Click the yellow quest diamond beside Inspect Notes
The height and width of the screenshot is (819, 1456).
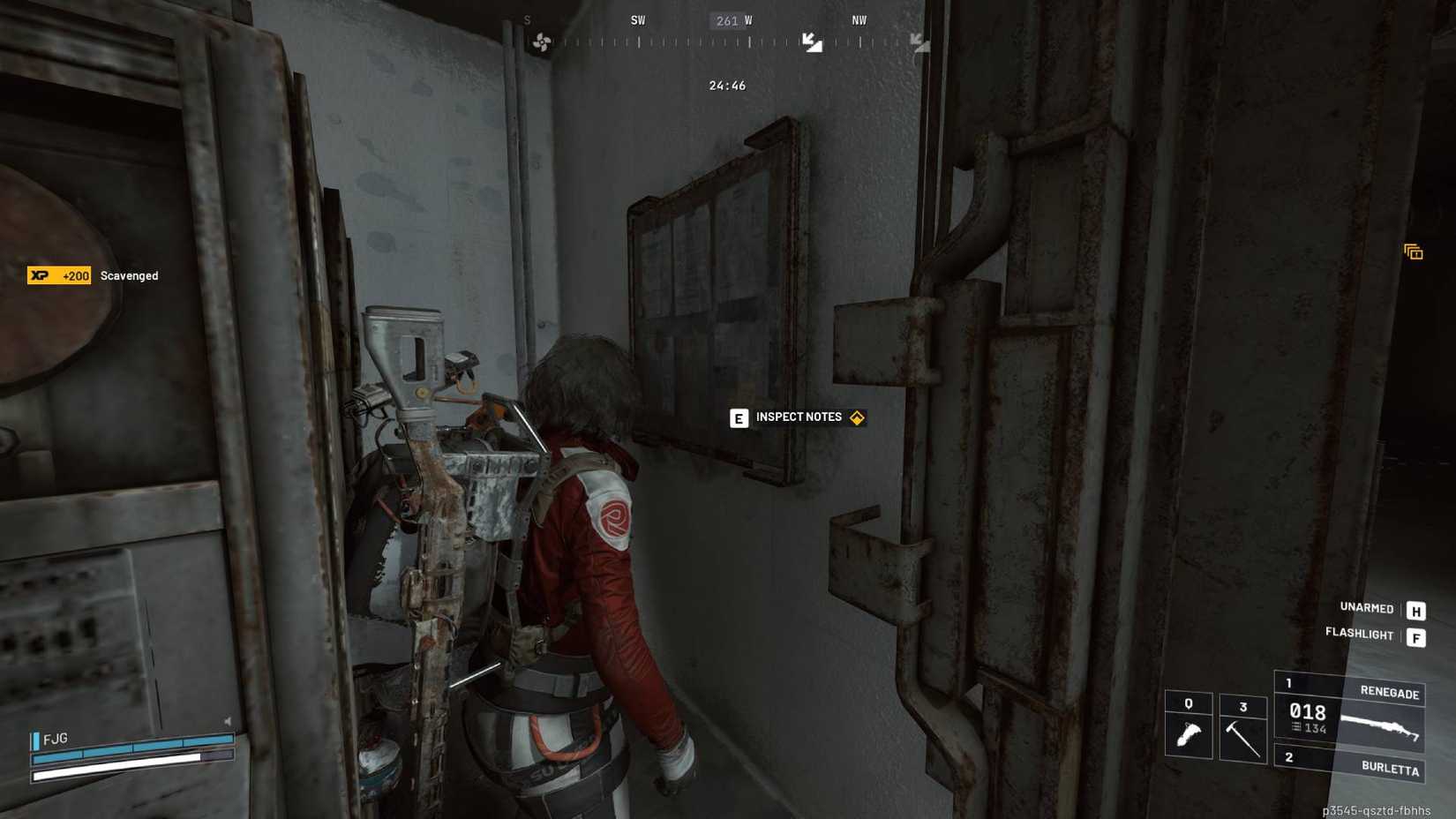click(x=856, y=417)
